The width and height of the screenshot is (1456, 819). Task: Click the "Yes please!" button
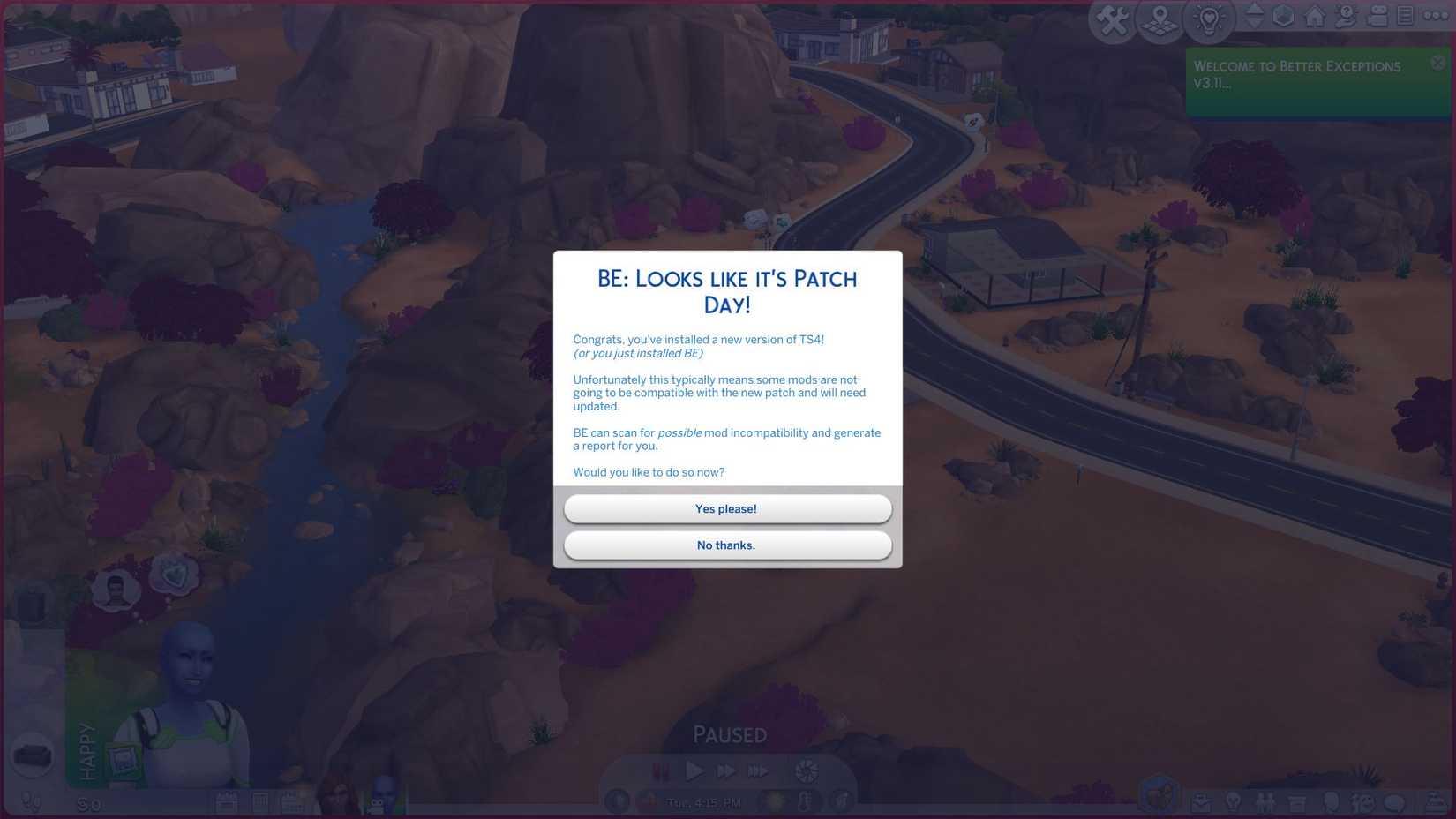(726, 508)
